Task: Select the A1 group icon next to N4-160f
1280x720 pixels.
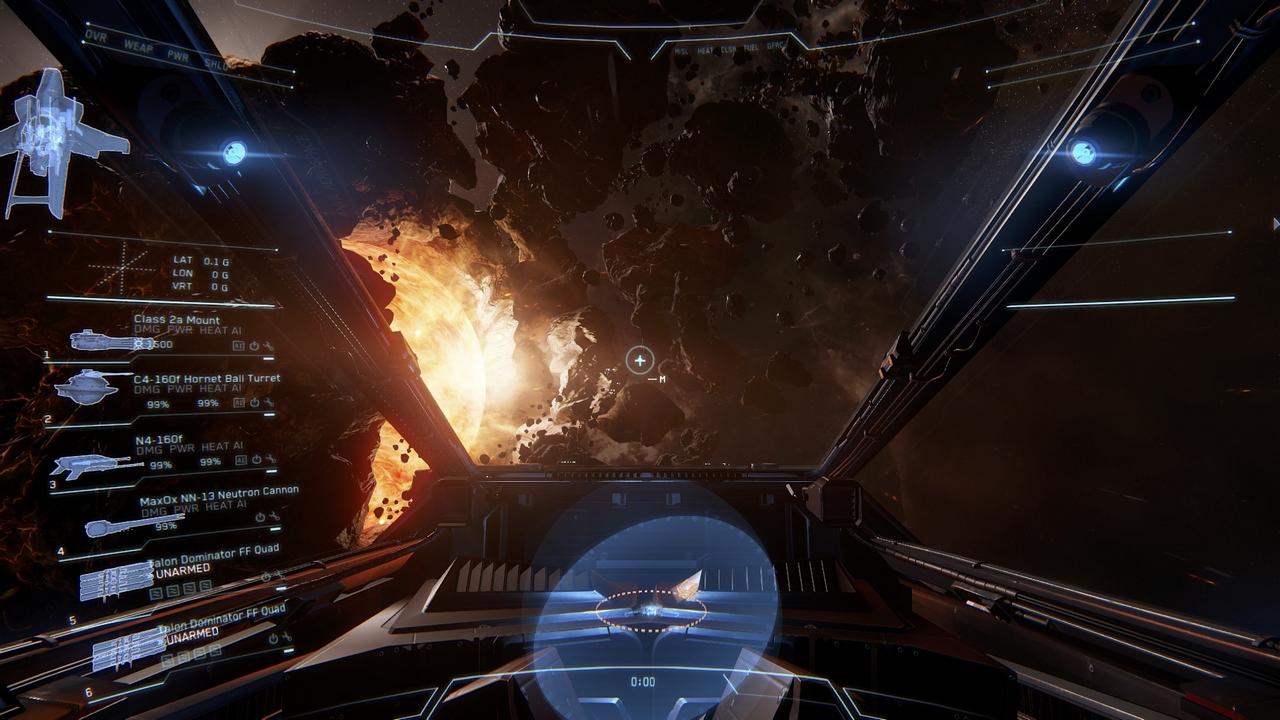Action: click(x=240, y=458)
